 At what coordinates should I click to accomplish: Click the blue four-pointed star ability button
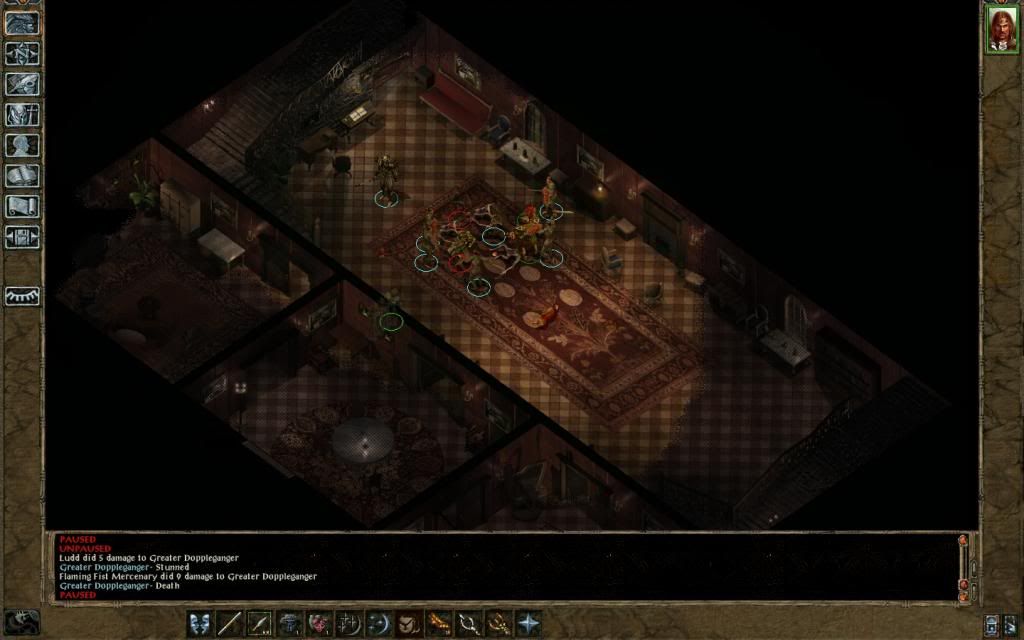point(528,623)
